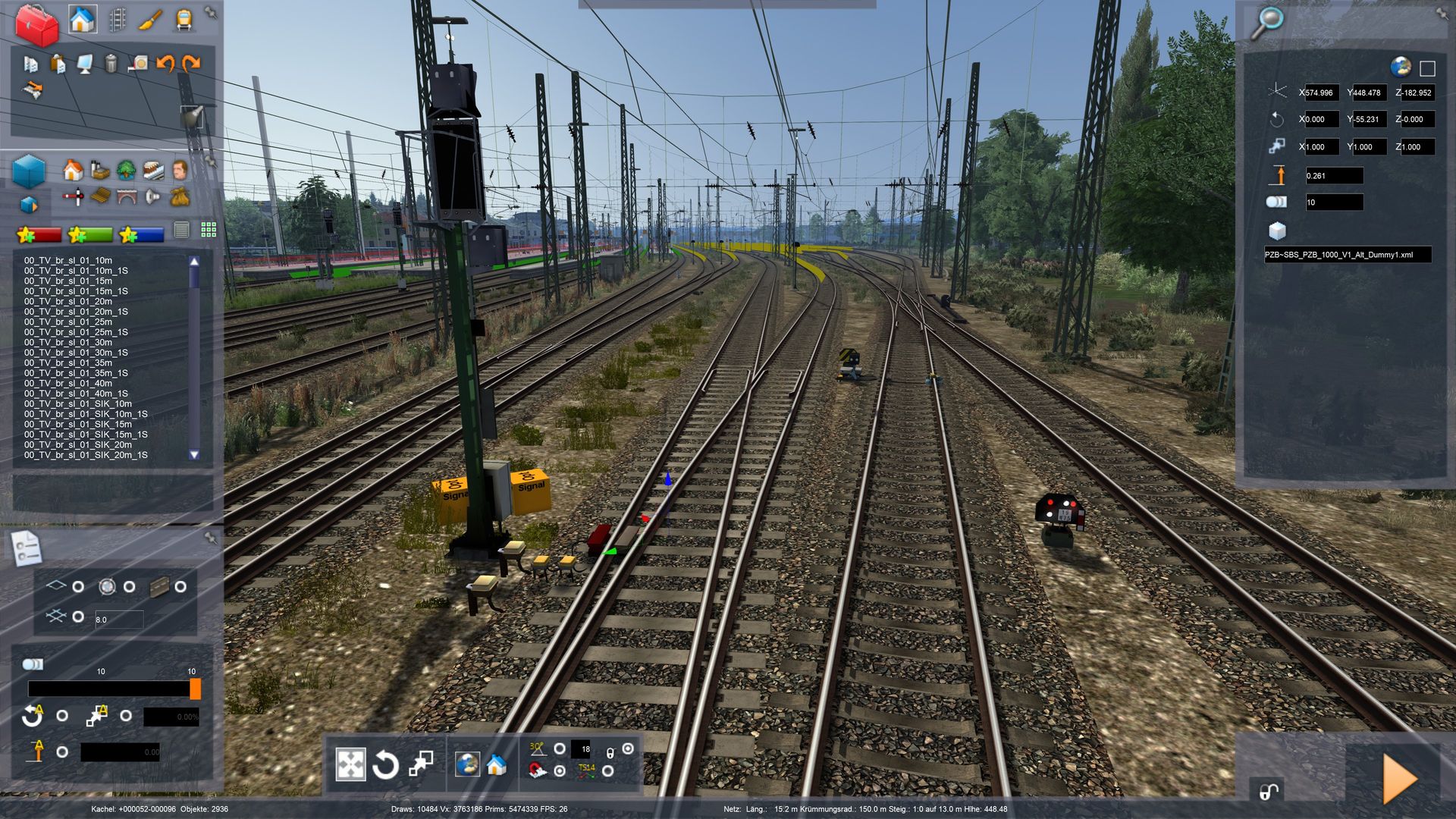Pick the stone arch bridge category
Screen dimensions: 1456x819
(x=126, y=197)
